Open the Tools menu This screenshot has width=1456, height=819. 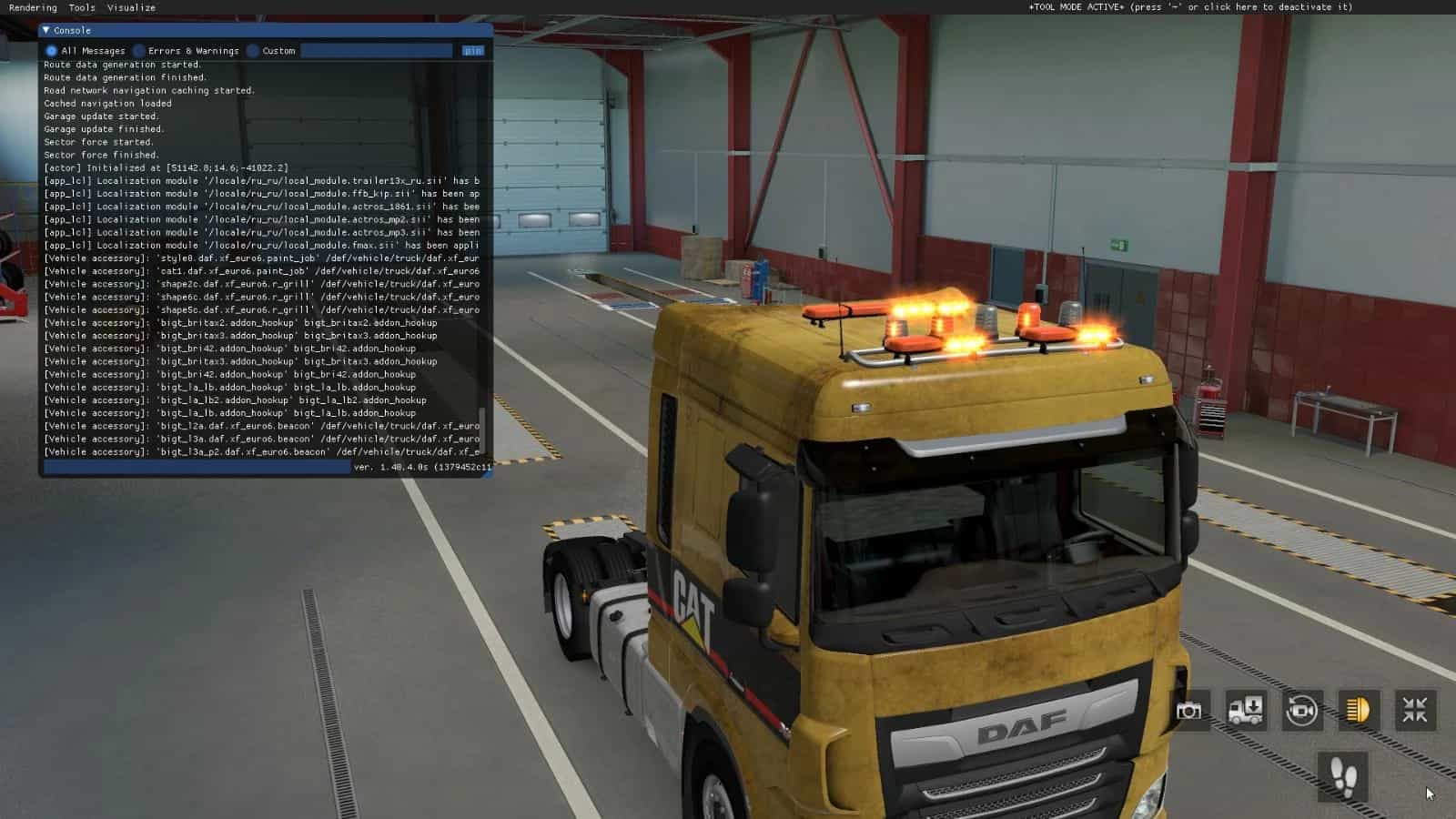[x=82, y=8]
